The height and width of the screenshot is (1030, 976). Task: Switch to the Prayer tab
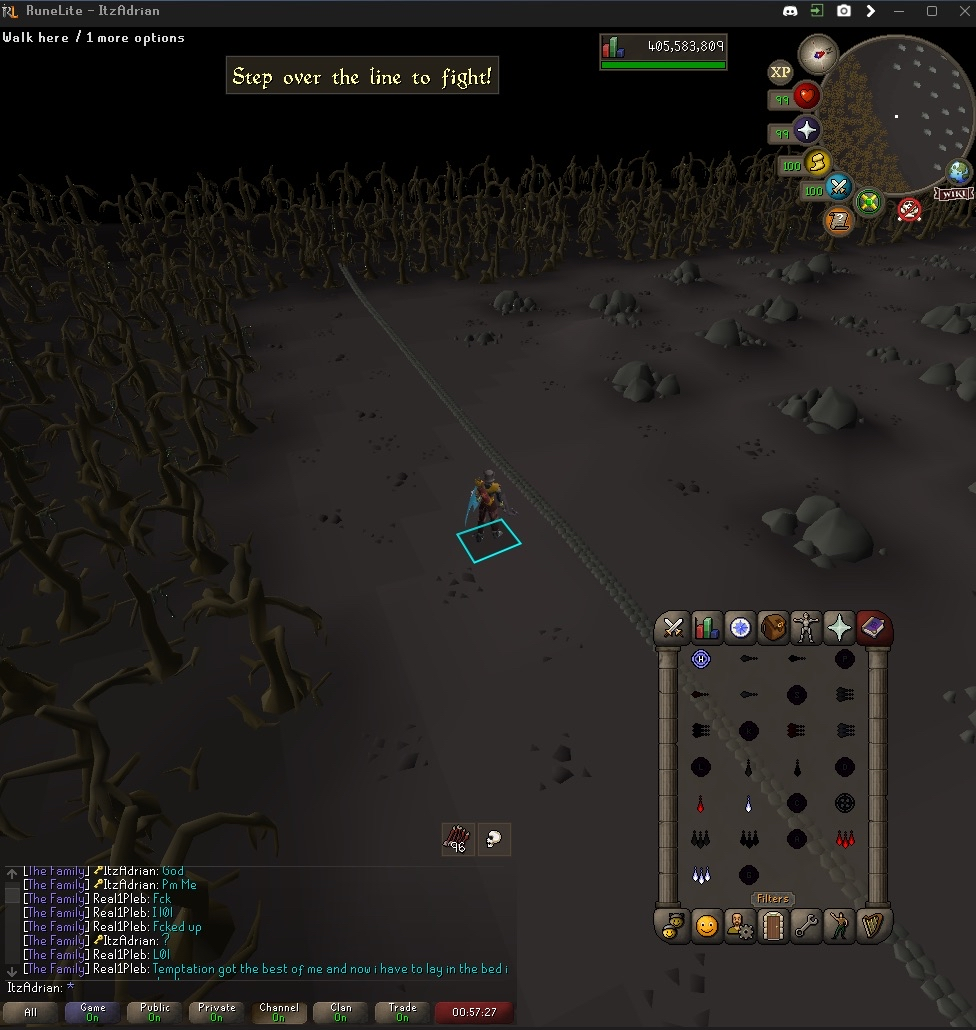pyautogui.click(x=839, y=628)
